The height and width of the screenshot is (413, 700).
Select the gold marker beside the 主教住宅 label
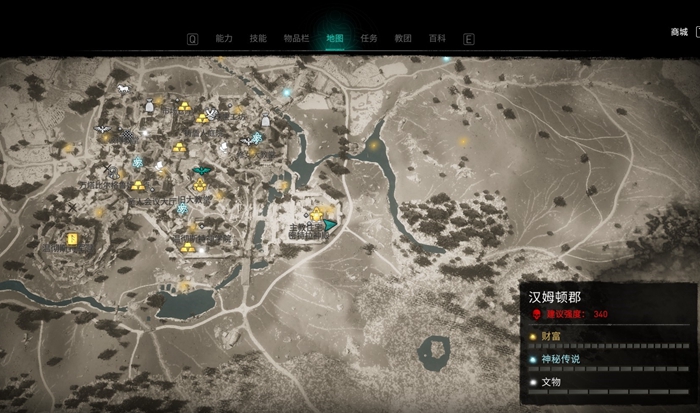pyautogui.click(x=317, y=215)
